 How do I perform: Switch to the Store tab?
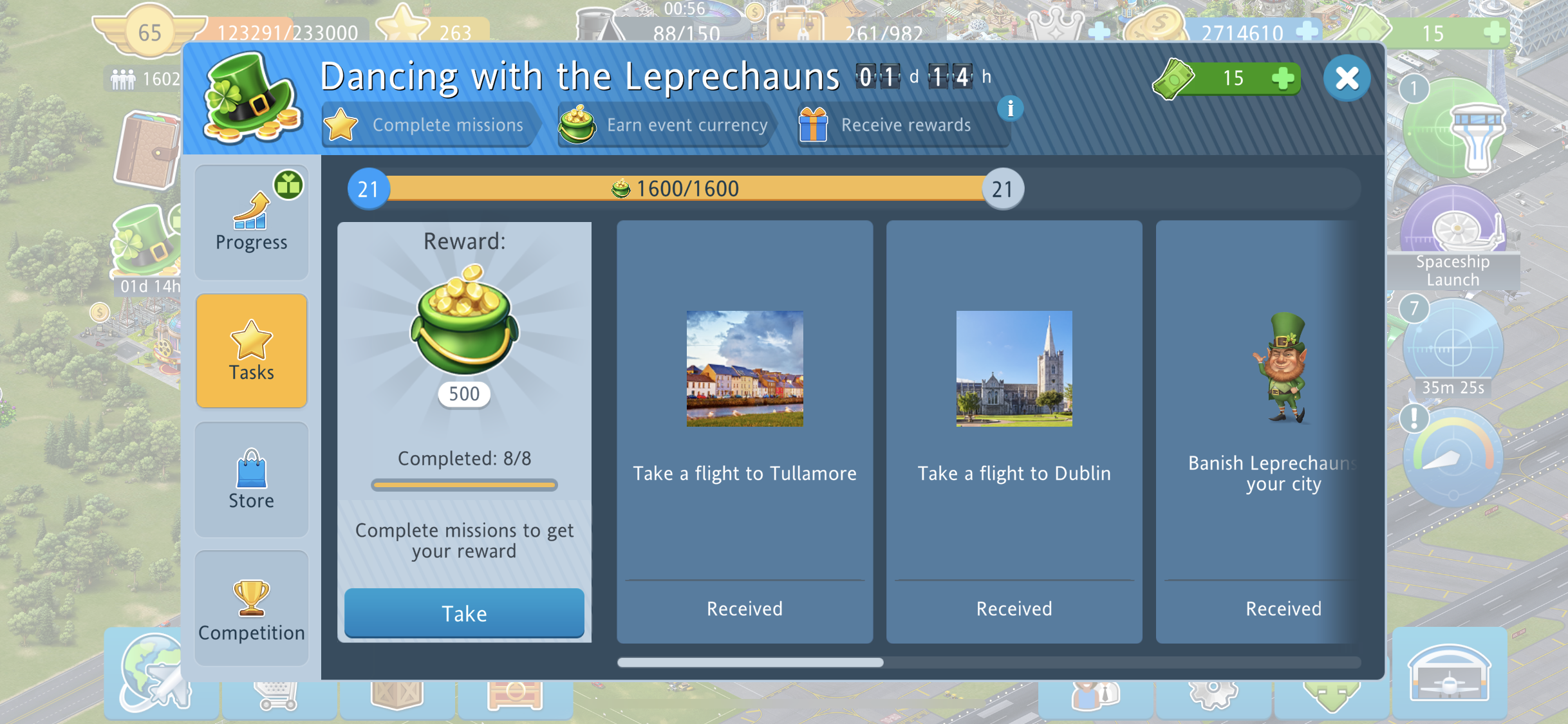[x=251, y=479]
